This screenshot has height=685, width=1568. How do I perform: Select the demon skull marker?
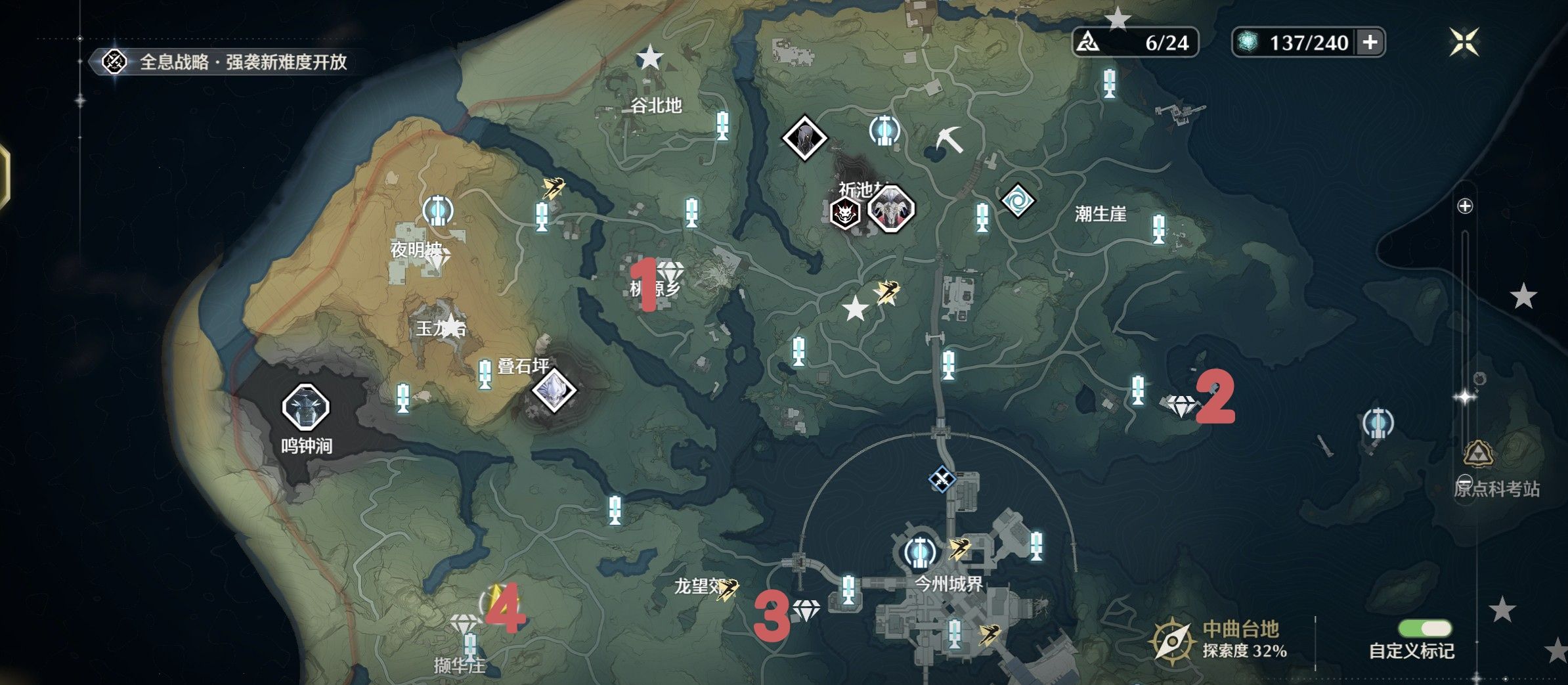coord(845,213)
